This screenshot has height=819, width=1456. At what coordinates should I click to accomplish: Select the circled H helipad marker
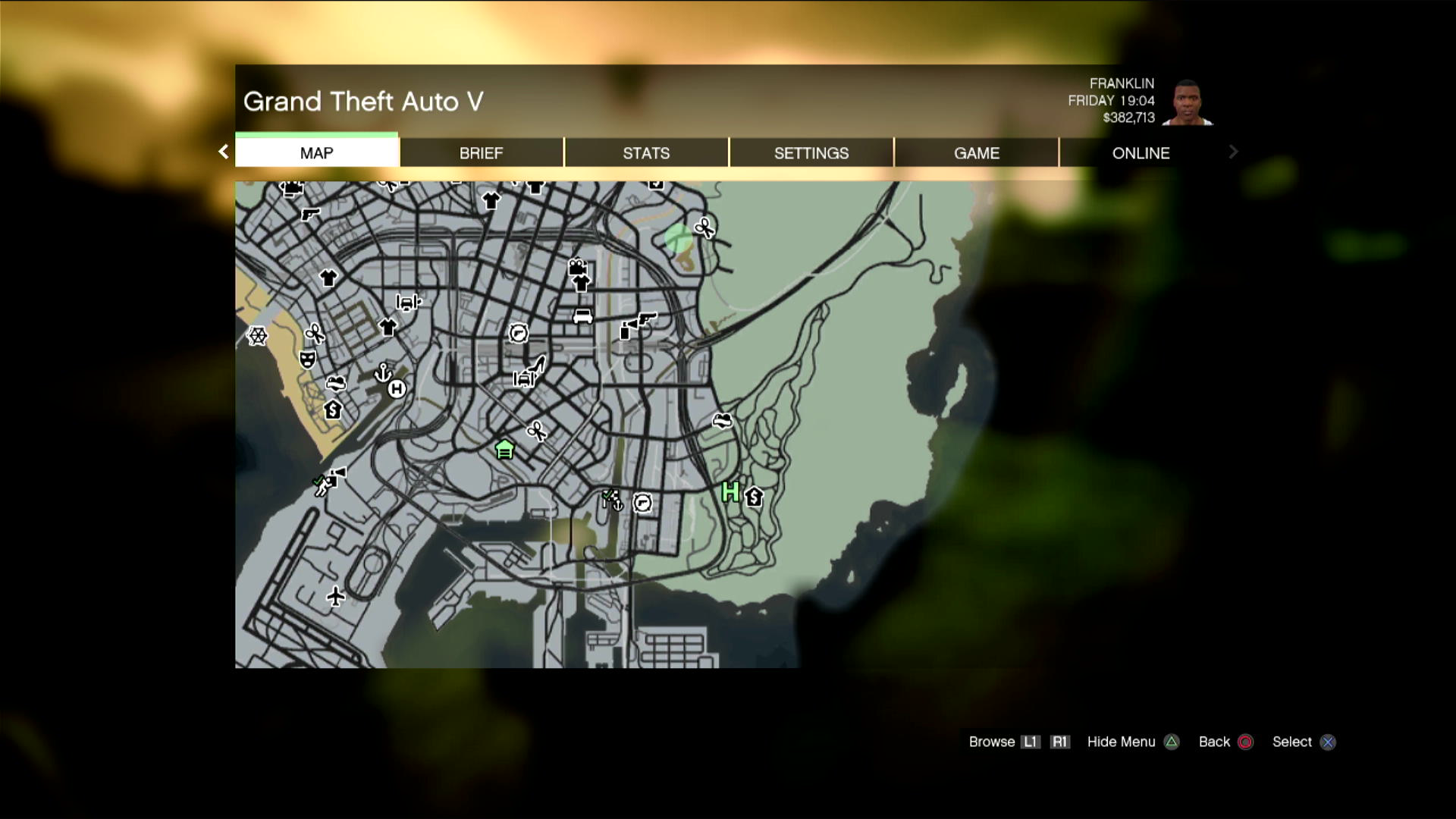point(397,389)
